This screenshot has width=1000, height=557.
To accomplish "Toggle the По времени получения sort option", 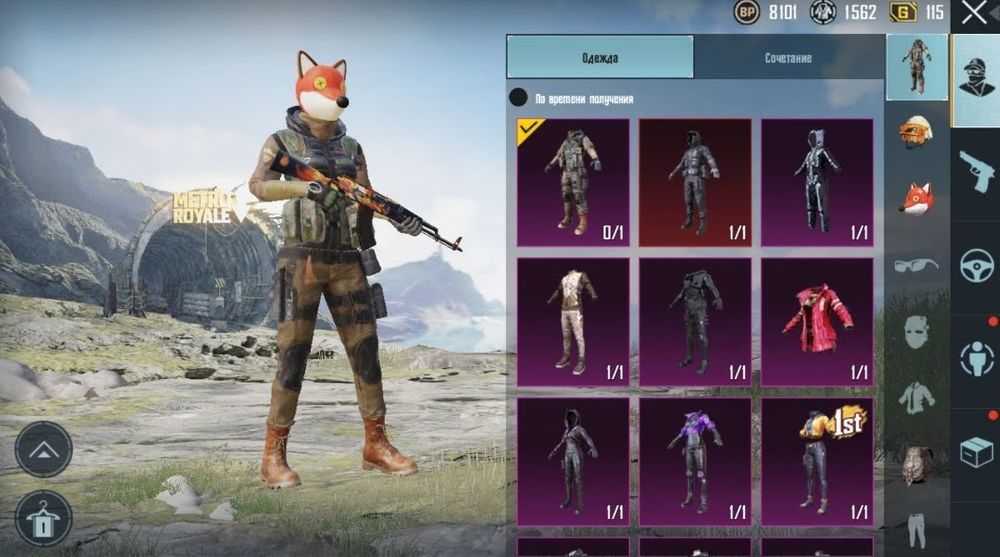I will tap(518, 98).
